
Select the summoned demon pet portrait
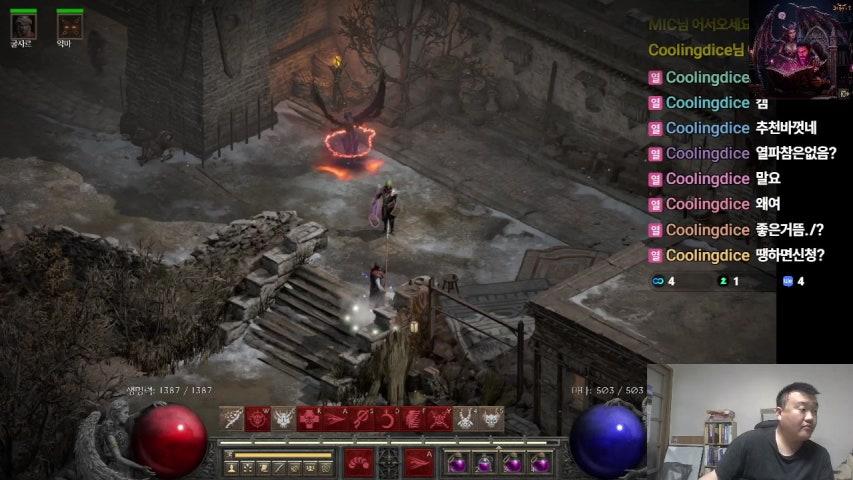click(69, 24)
